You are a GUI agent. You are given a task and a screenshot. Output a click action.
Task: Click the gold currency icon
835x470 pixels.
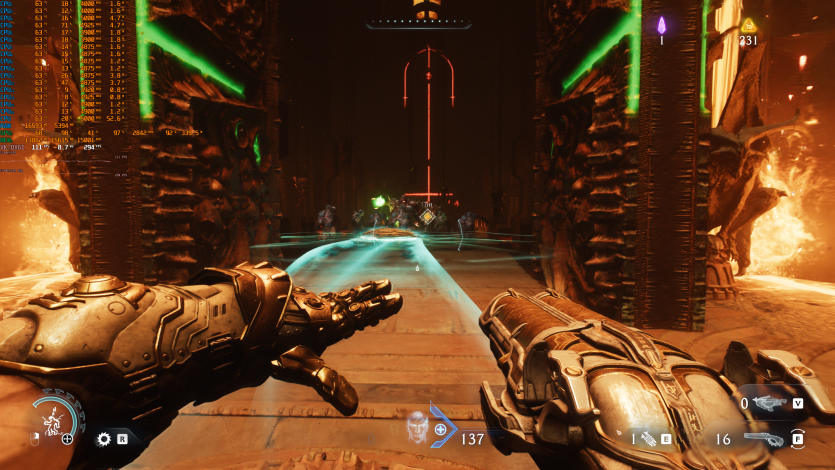click(749, 25)
